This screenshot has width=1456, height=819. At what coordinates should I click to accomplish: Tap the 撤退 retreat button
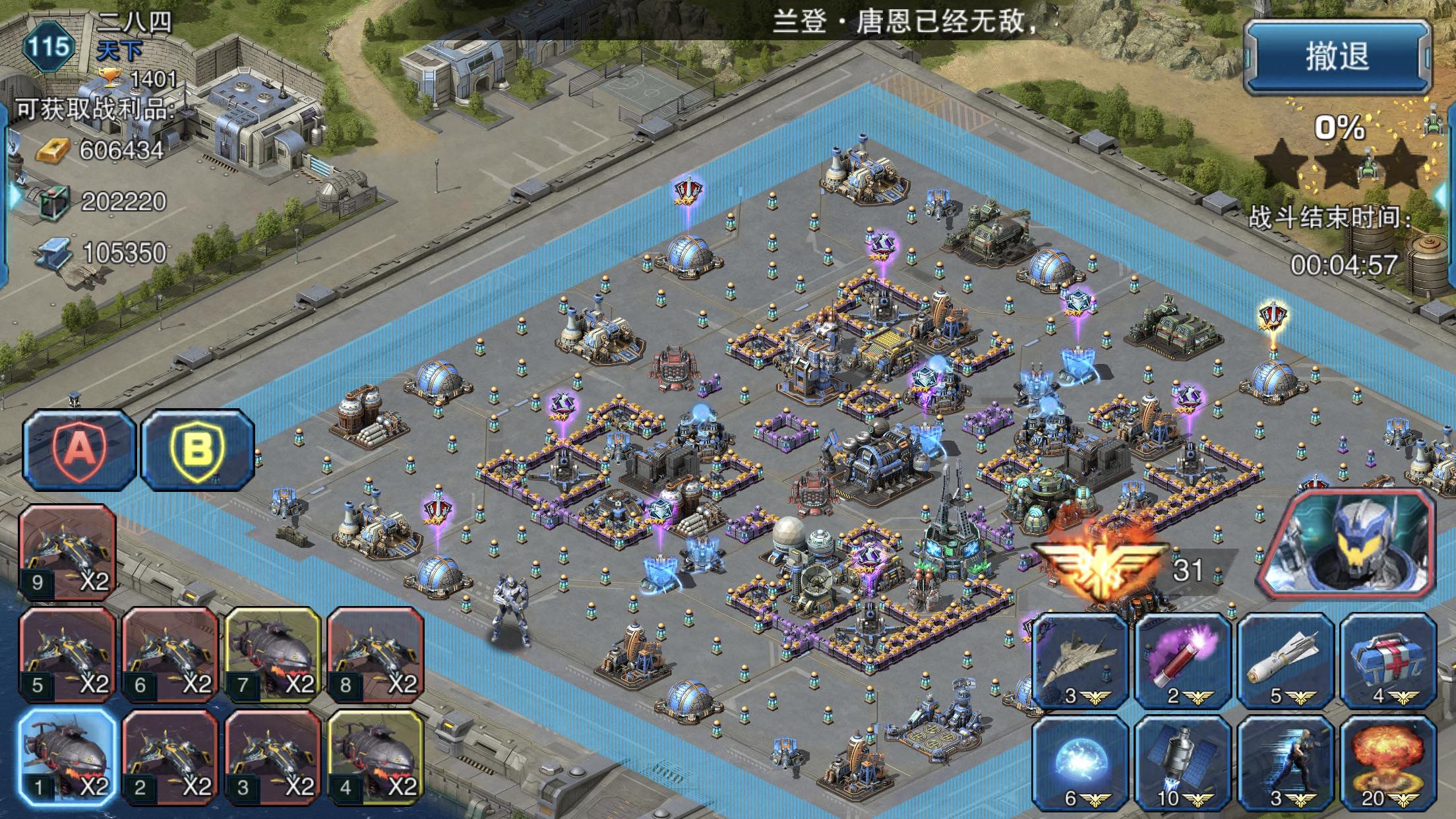tap(1337, 58)
